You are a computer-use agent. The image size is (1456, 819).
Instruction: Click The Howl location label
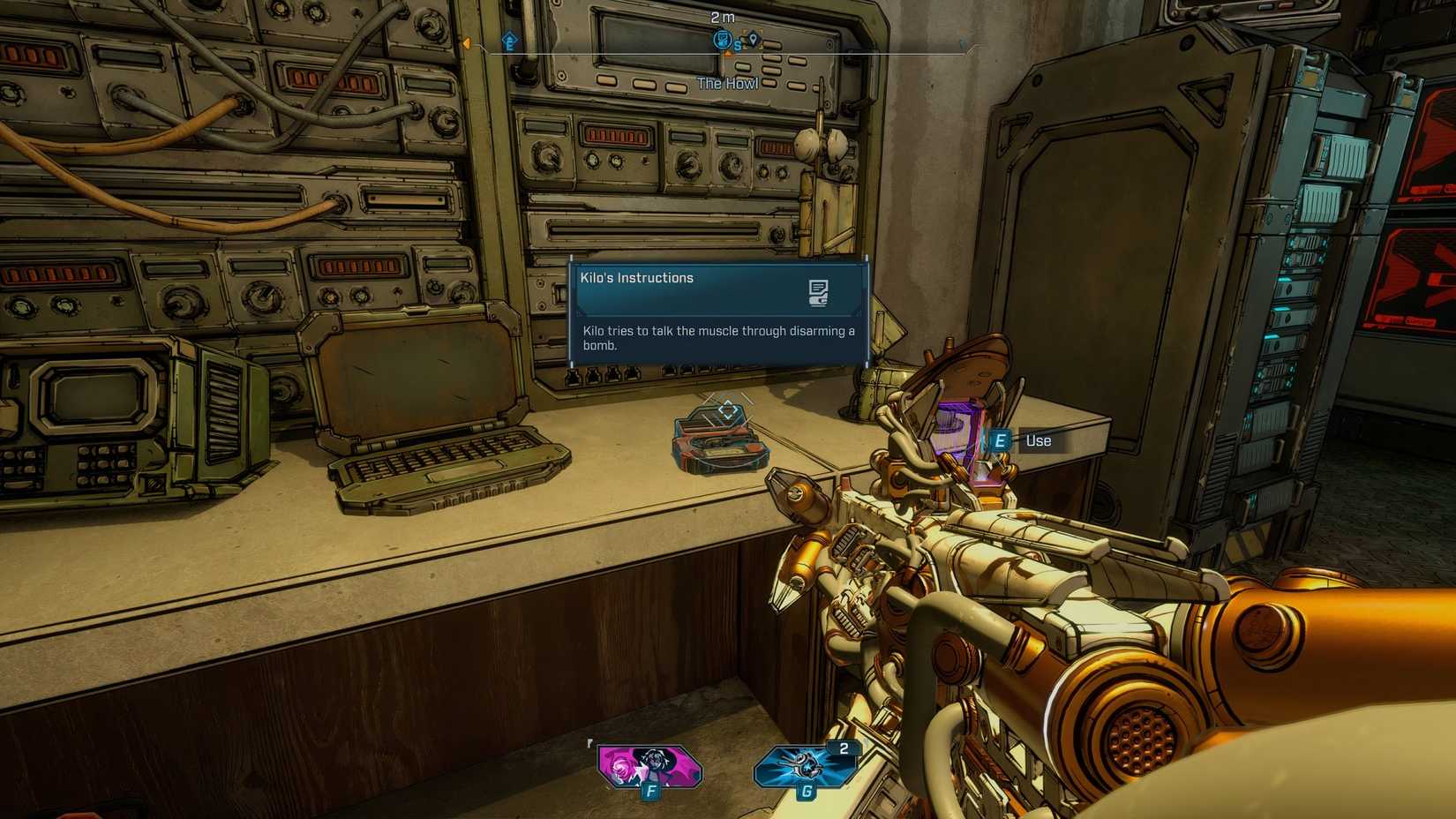[x=727, y=83]
